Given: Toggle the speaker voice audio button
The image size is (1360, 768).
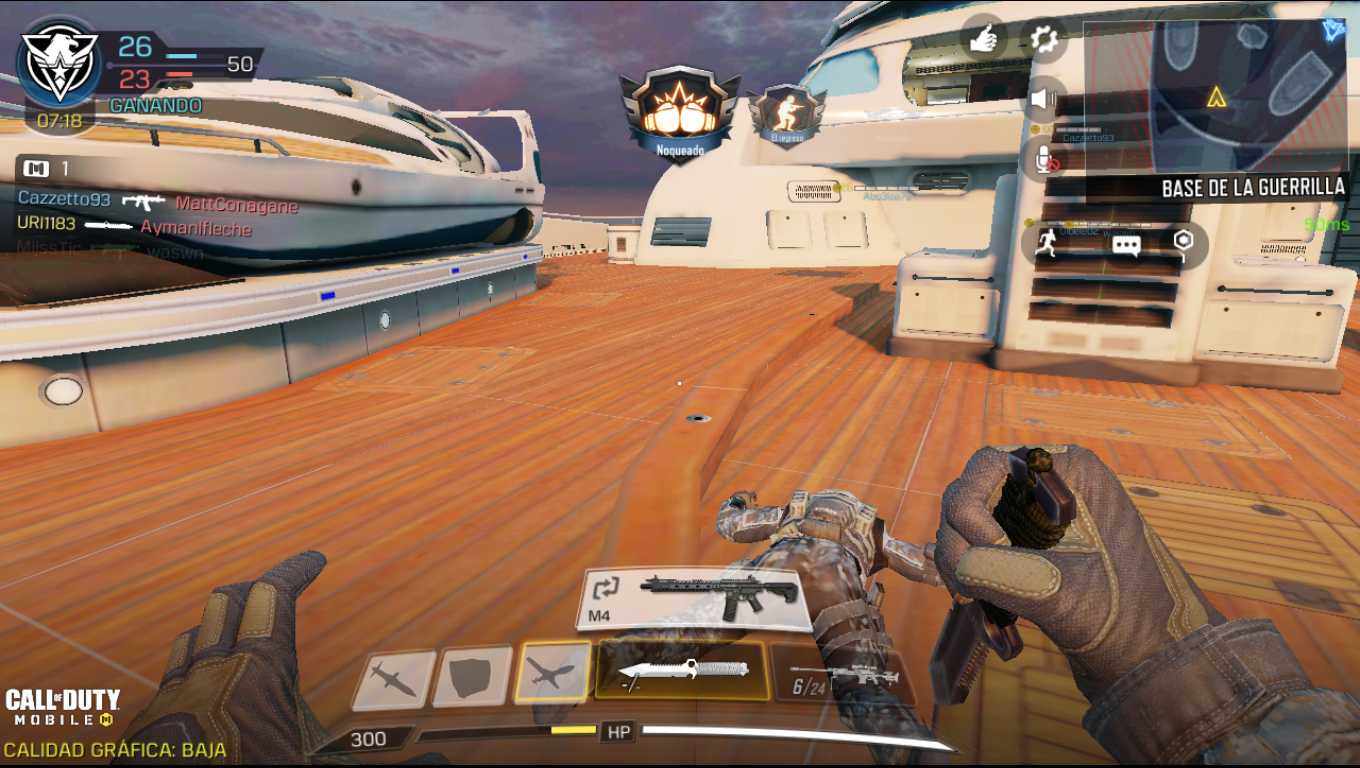Looking at the screenshot, I should [1044, 98].
